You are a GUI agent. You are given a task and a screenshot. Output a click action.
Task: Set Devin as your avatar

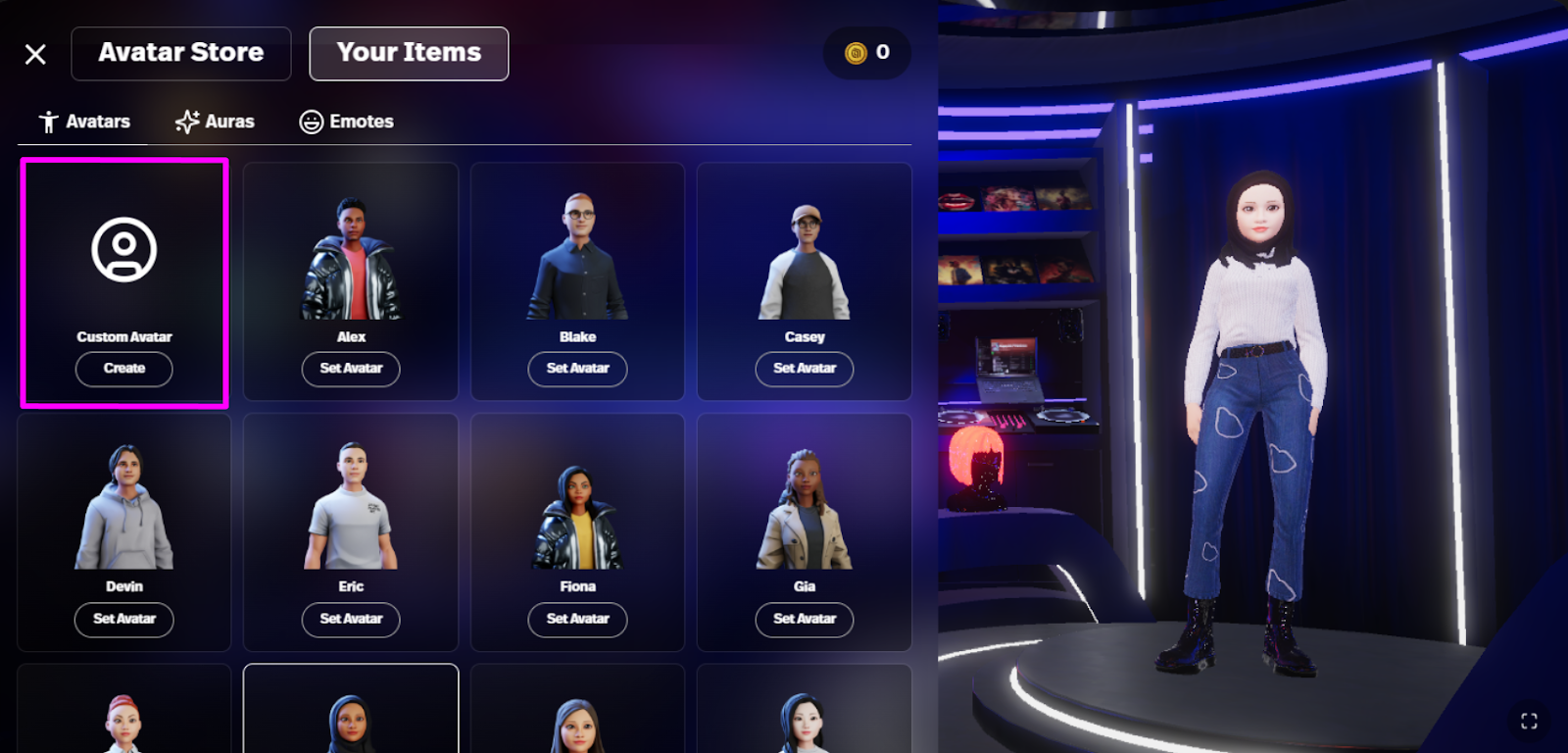pos(123,620)
